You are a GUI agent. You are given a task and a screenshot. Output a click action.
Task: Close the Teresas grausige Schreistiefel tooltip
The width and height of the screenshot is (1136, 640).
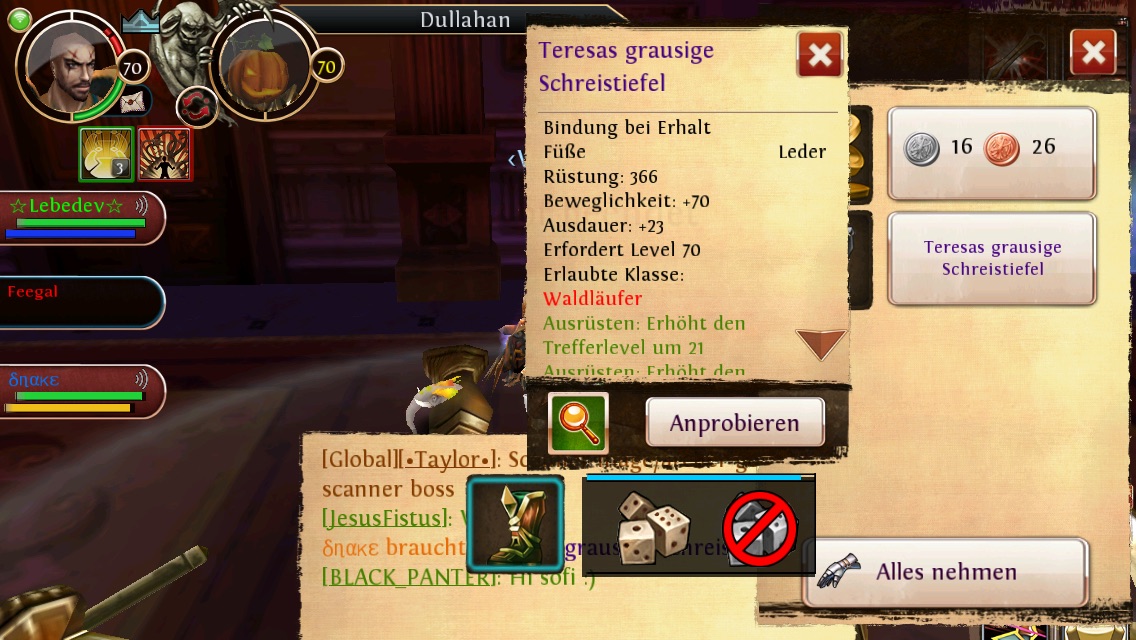(x=819, y=55)
